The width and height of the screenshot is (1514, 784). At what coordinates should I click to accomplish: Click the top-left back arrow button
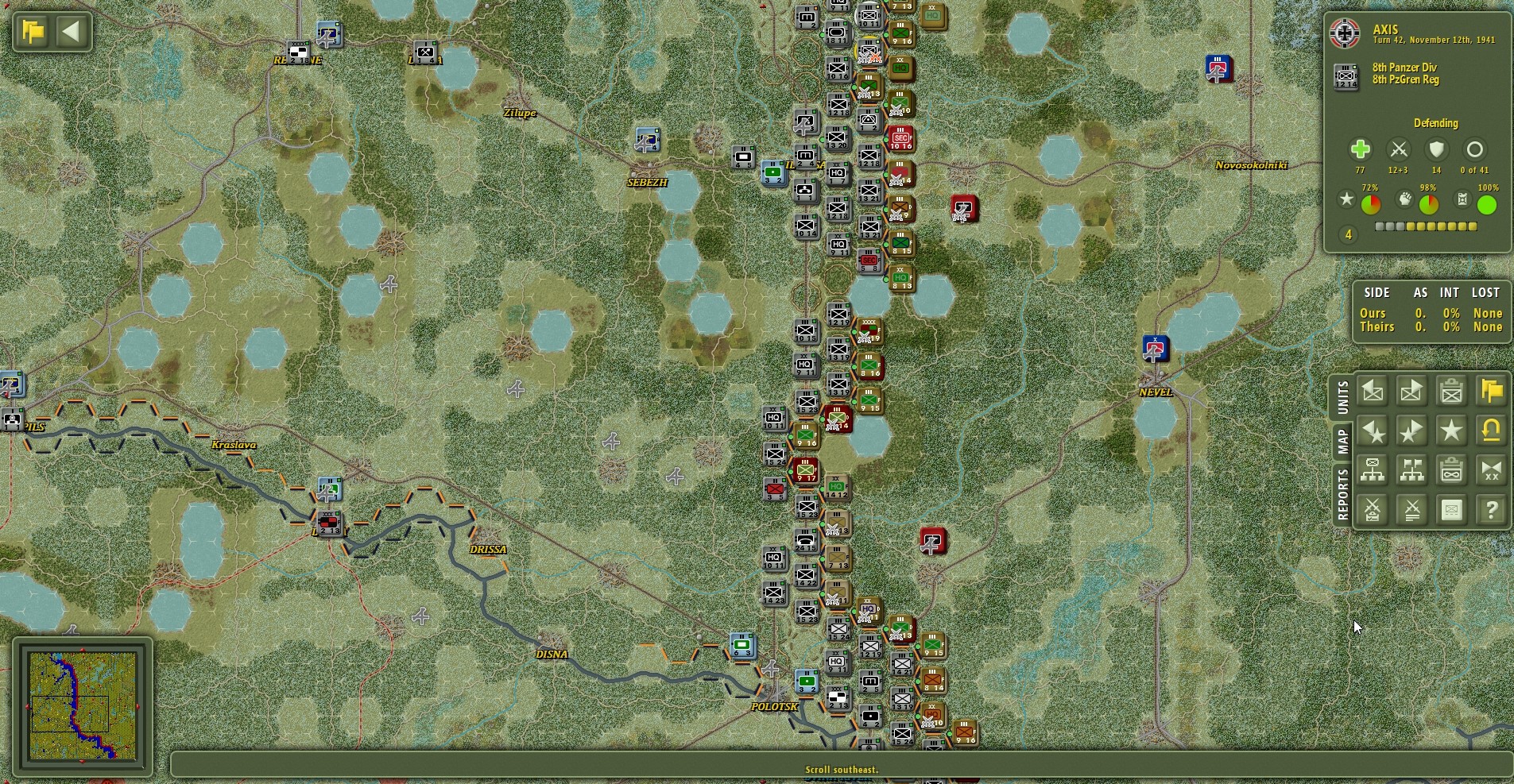[x=72, y=32]
